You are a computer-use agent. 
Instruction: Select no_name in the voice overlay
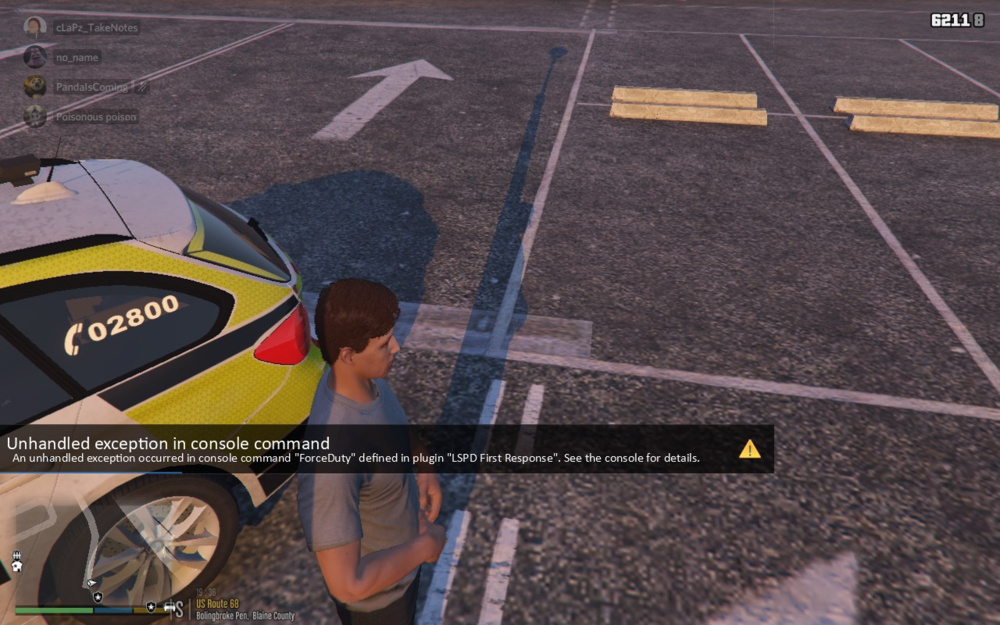click(76, 57)
